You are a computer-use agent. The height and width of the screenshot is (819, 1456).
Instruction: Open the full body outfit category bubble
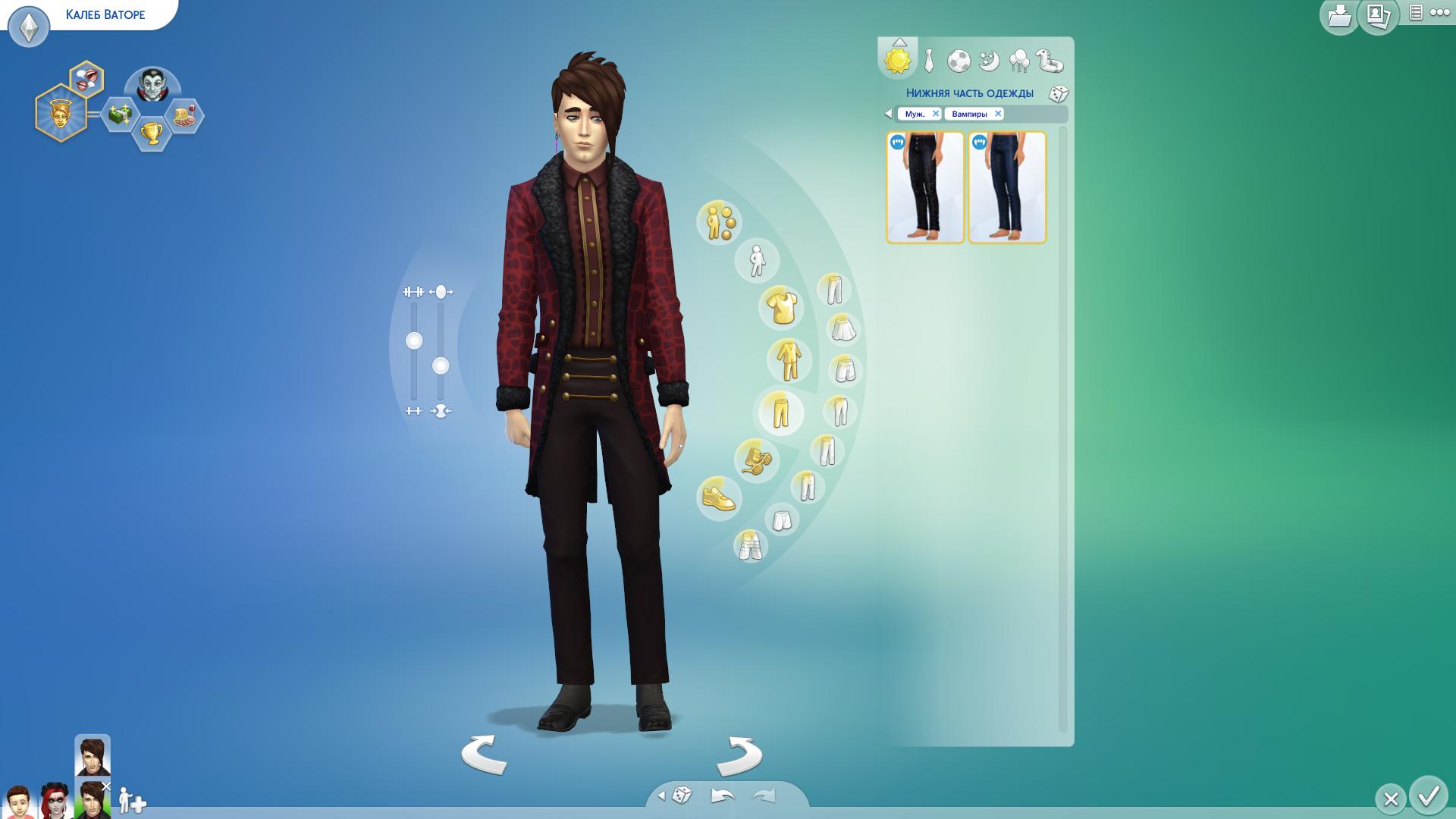click(789, 360)
